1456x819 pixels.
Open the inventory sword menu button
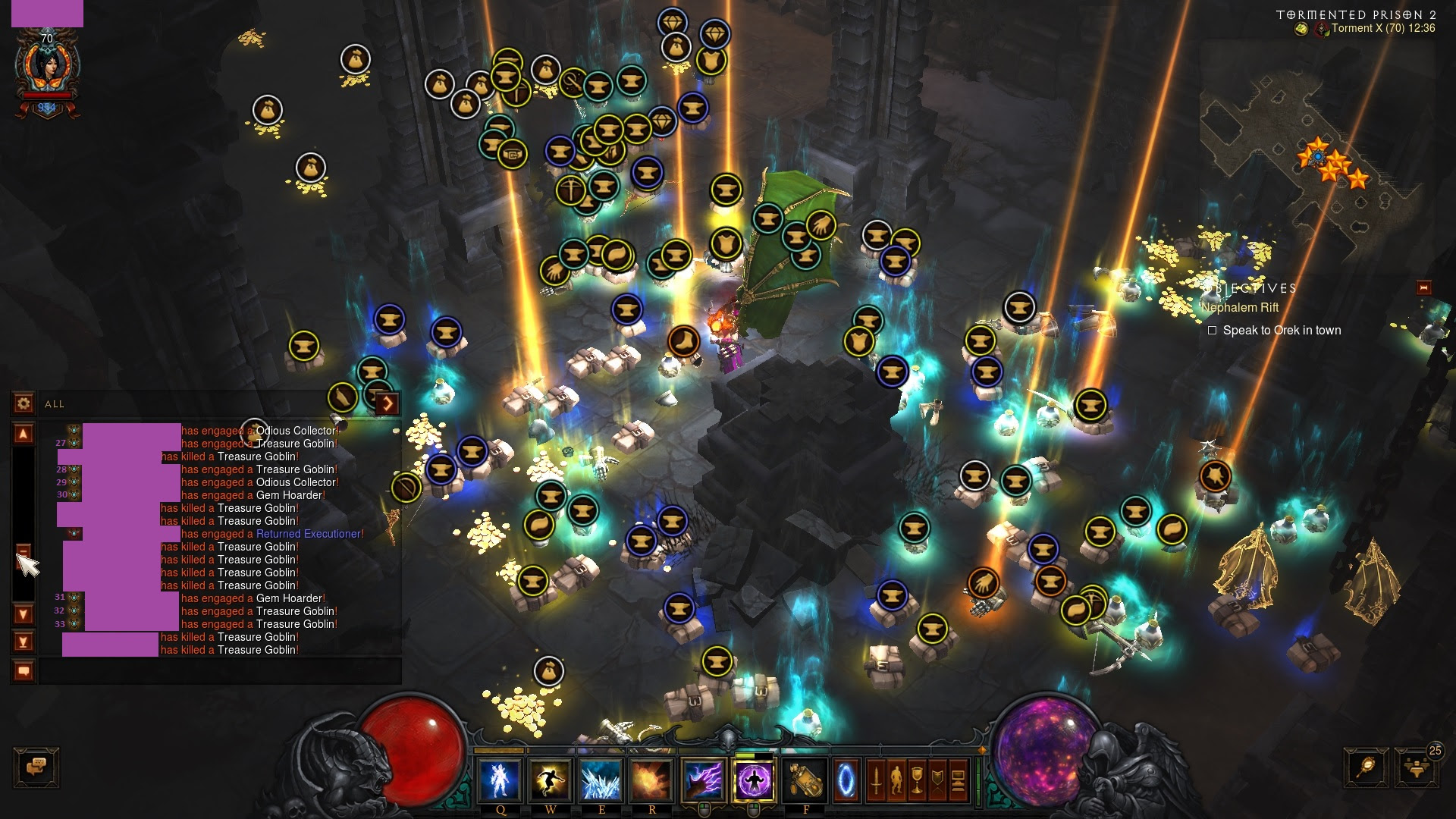877,780
